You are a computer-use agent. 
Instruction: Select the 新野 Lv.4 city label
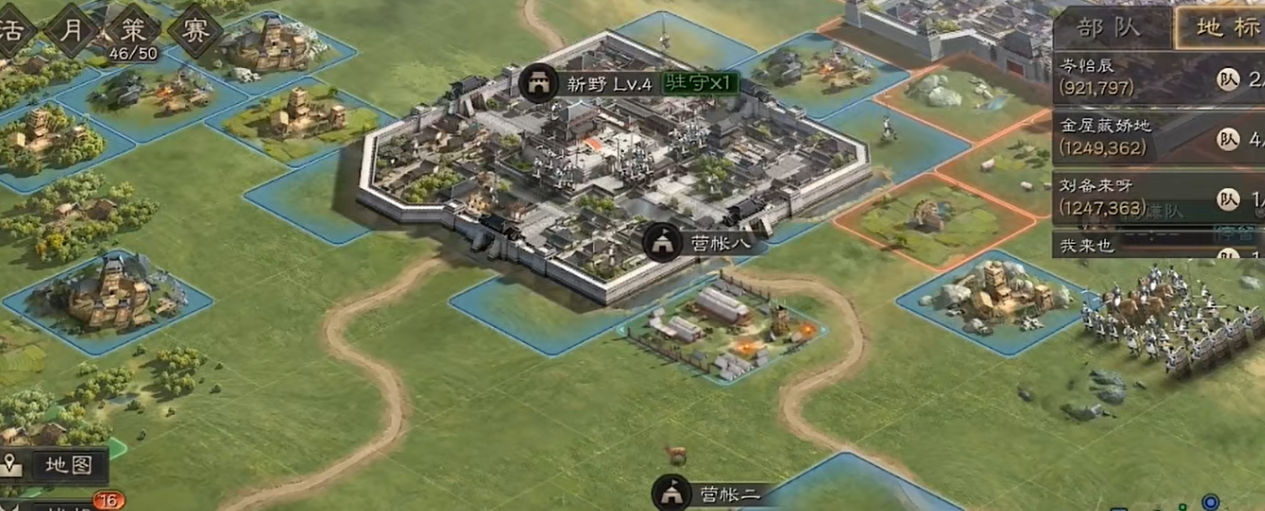pyautogui.click(x=594, y=84)
